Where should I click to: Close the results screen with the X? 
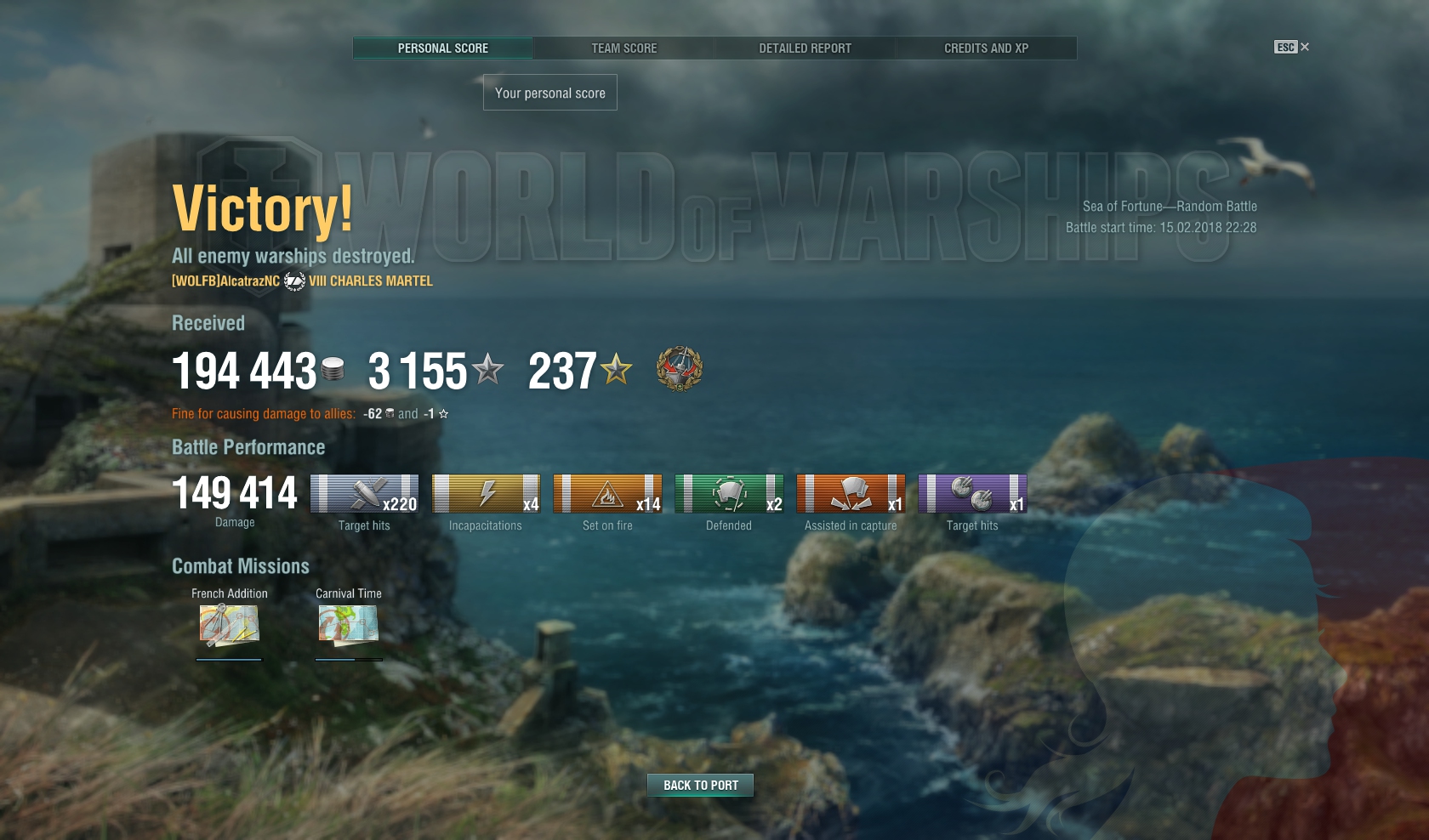point(1305,47)
